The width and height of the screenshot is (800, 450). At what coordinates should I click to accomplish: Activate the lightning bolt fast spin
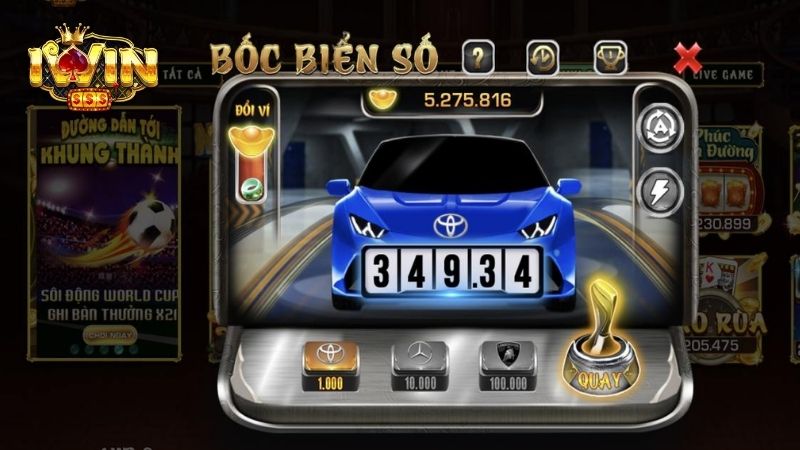tap(660, 190)
